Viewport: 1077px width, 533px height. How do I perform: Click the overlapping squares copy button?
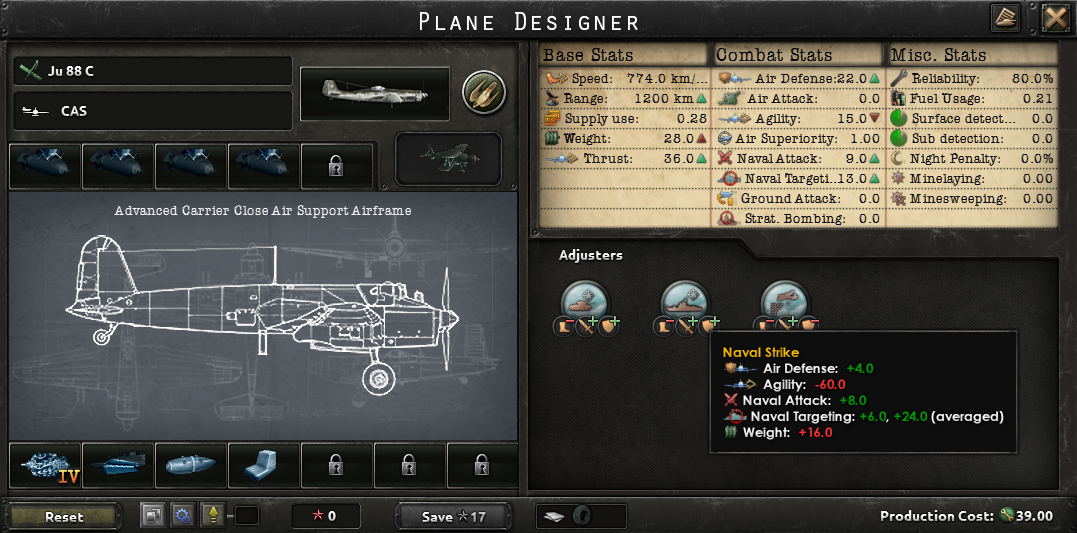153,516
